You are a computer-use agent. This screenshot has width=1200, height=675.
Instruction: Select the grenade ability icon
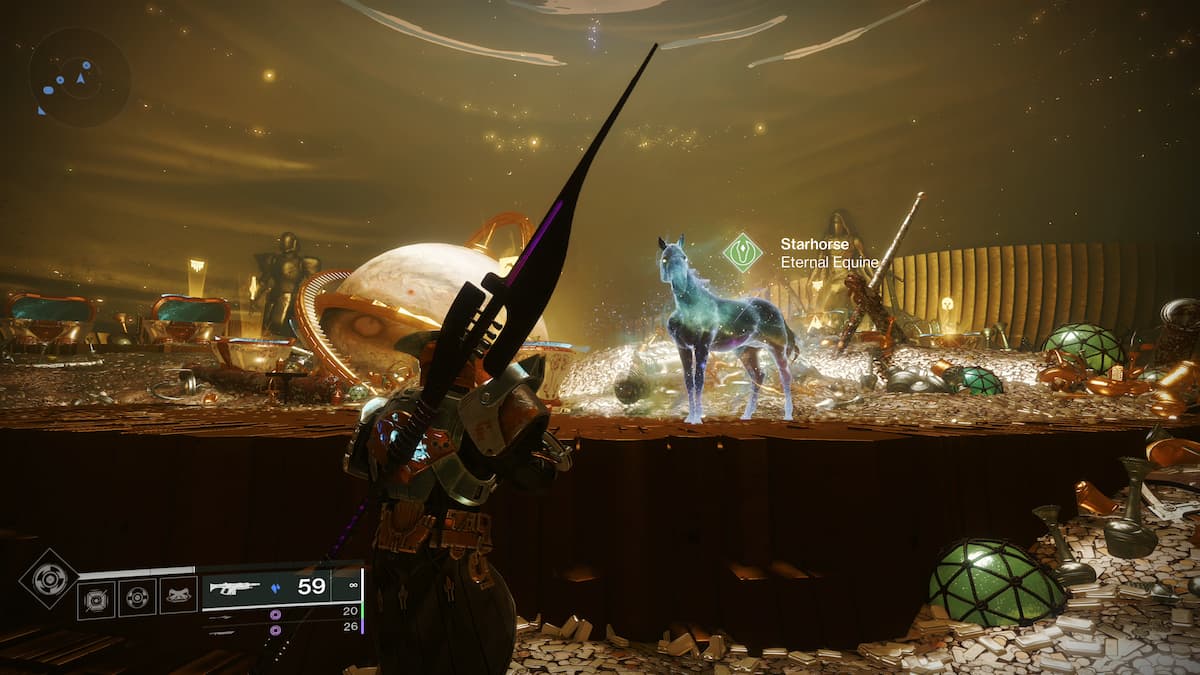[x=96, y=599]
